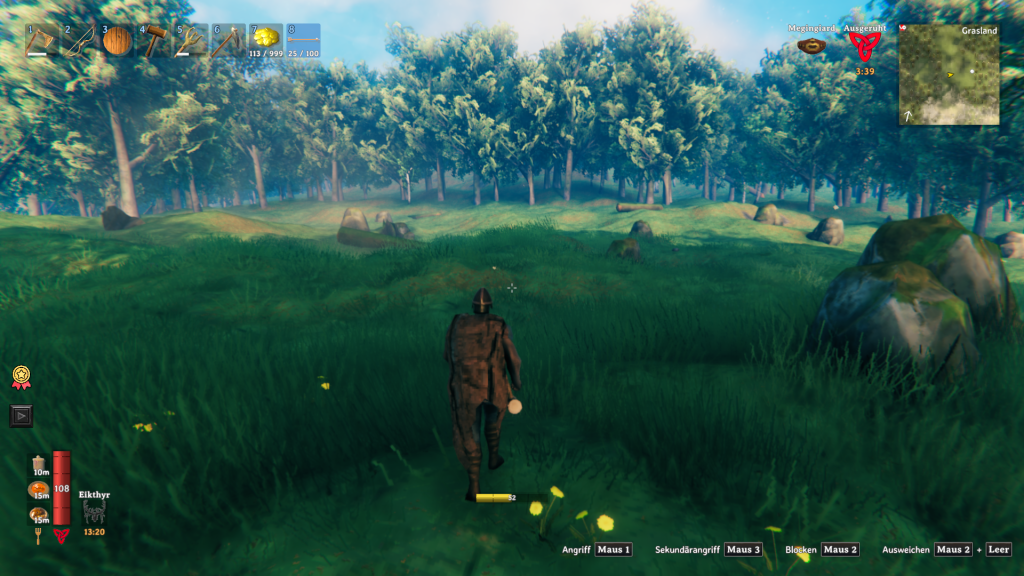Choose the round wooden shield slot
This screenshot has height=576, width=1024.
click(116, 40)
